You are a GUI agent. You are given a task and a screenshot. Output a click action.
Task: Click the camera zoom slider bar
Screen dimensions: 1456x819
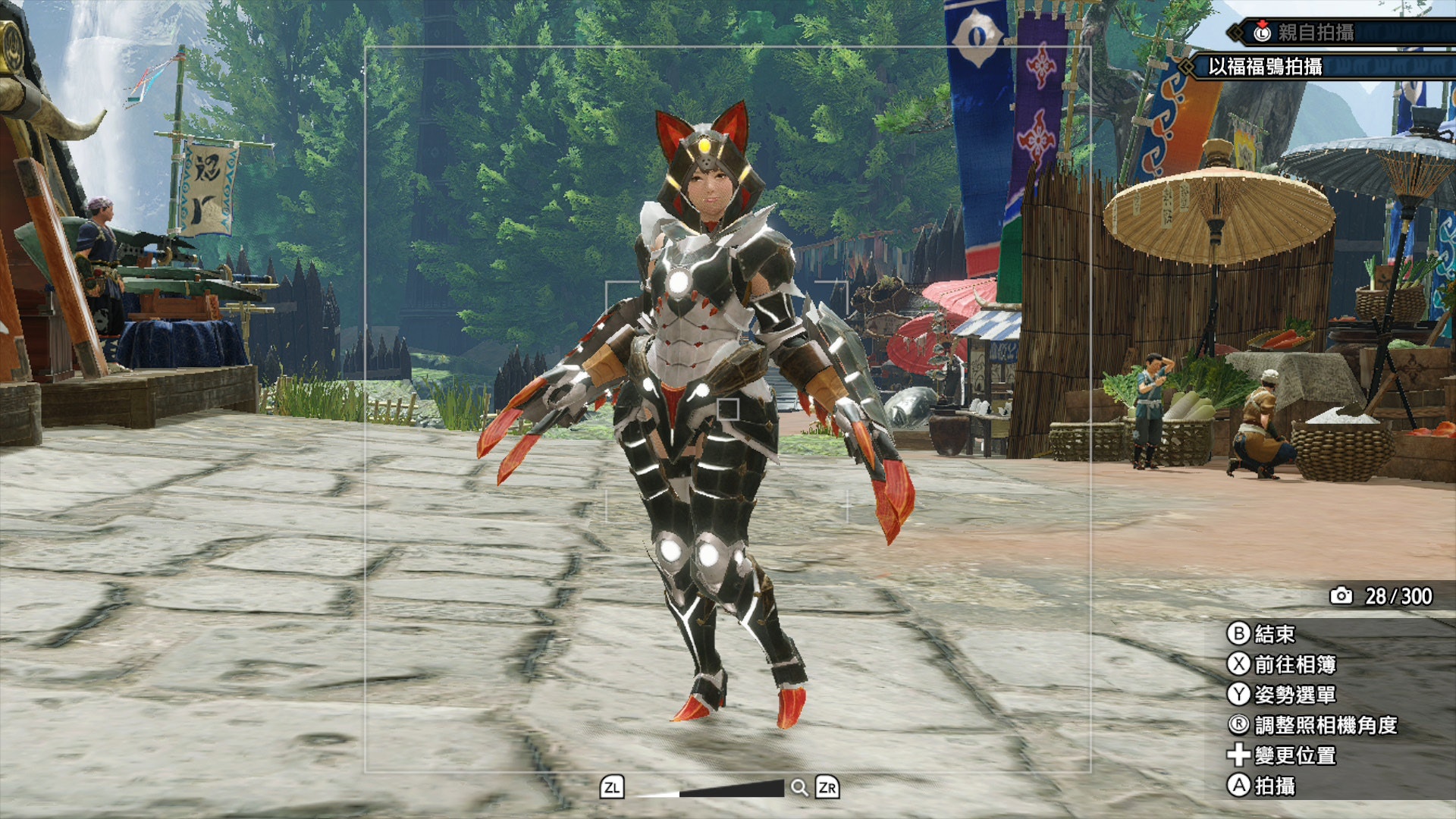(x=710, y=789)
